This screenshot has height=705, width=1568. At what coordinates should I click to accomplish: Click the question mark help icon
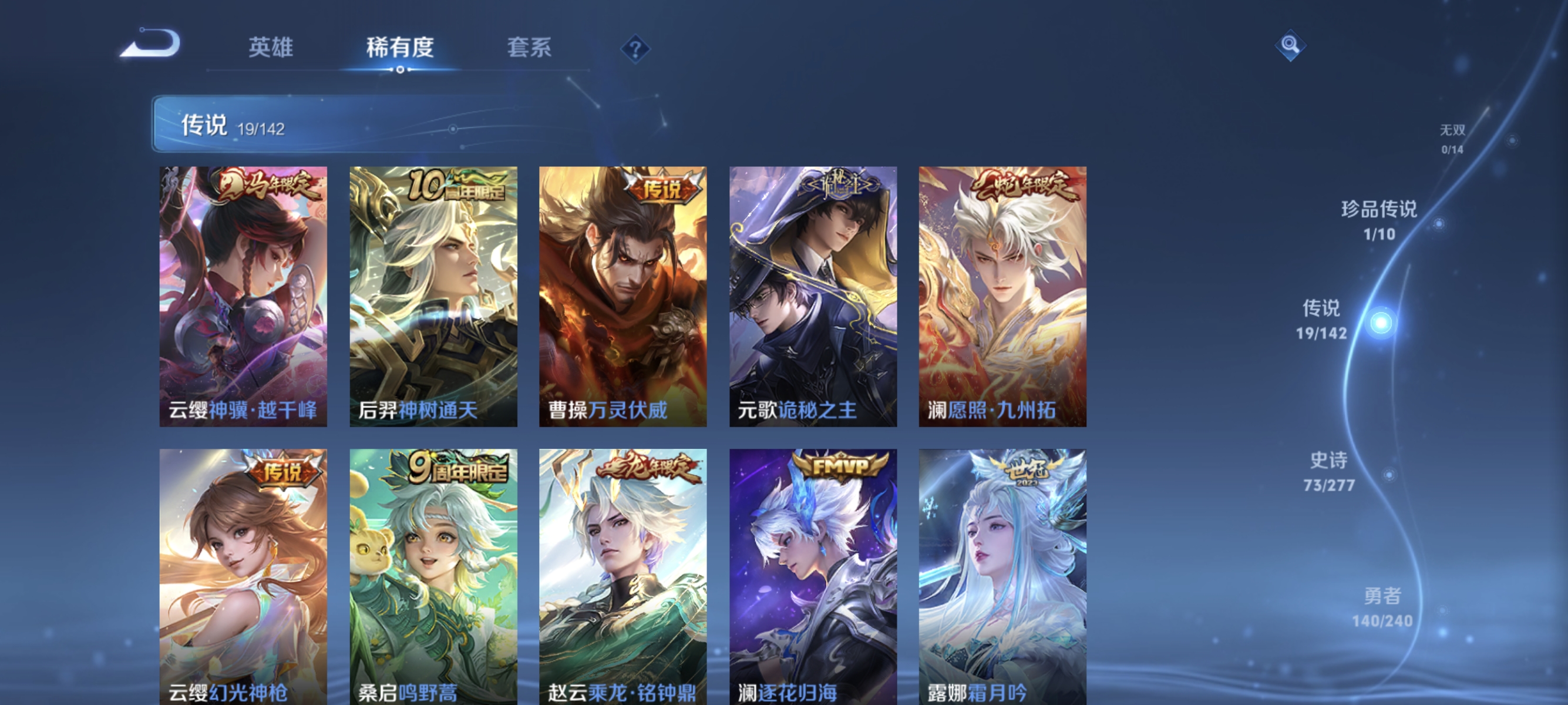[635, 51]
